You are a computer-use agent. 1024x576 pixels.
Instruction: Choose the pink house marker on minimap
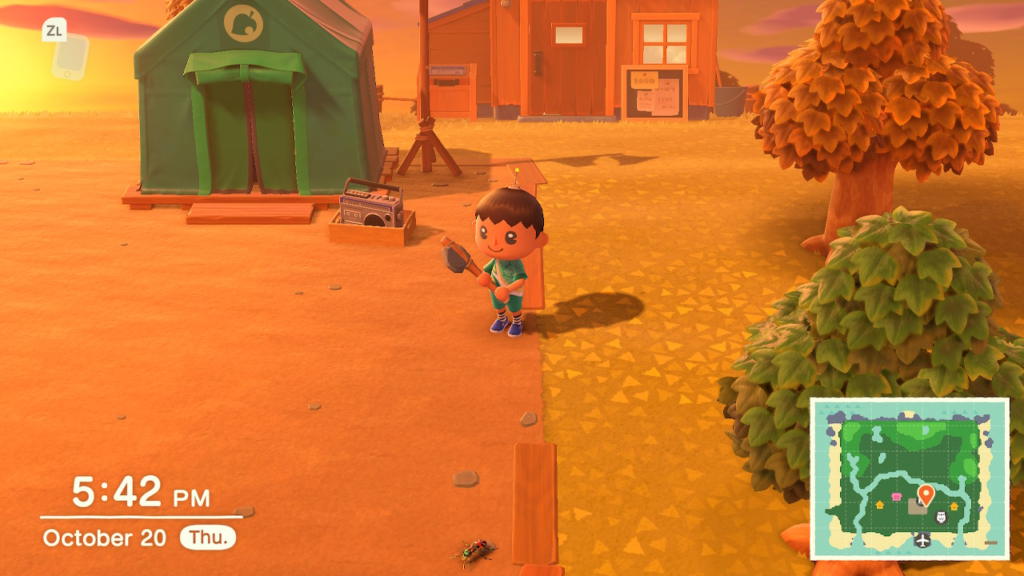point(896,497)
